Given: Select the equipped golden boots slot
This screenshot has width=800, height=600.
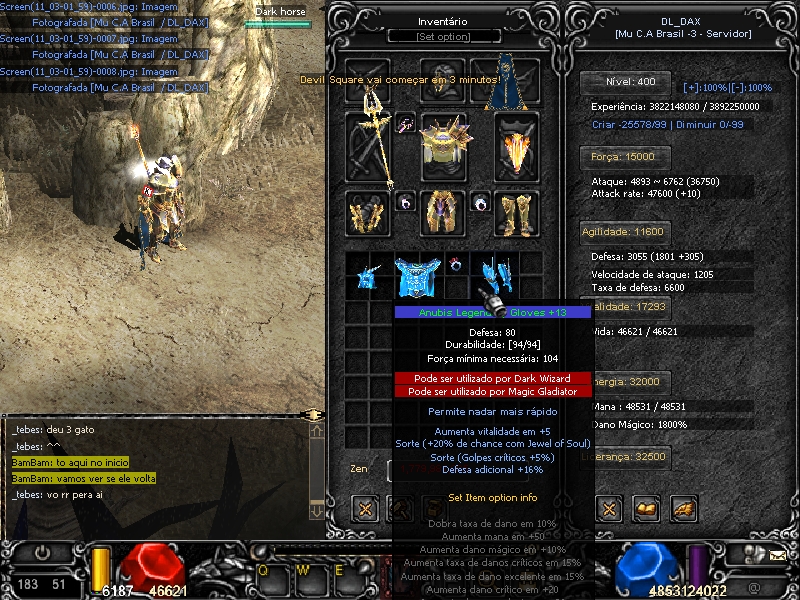Looking at the screenshot, I should tap(516, 213).
